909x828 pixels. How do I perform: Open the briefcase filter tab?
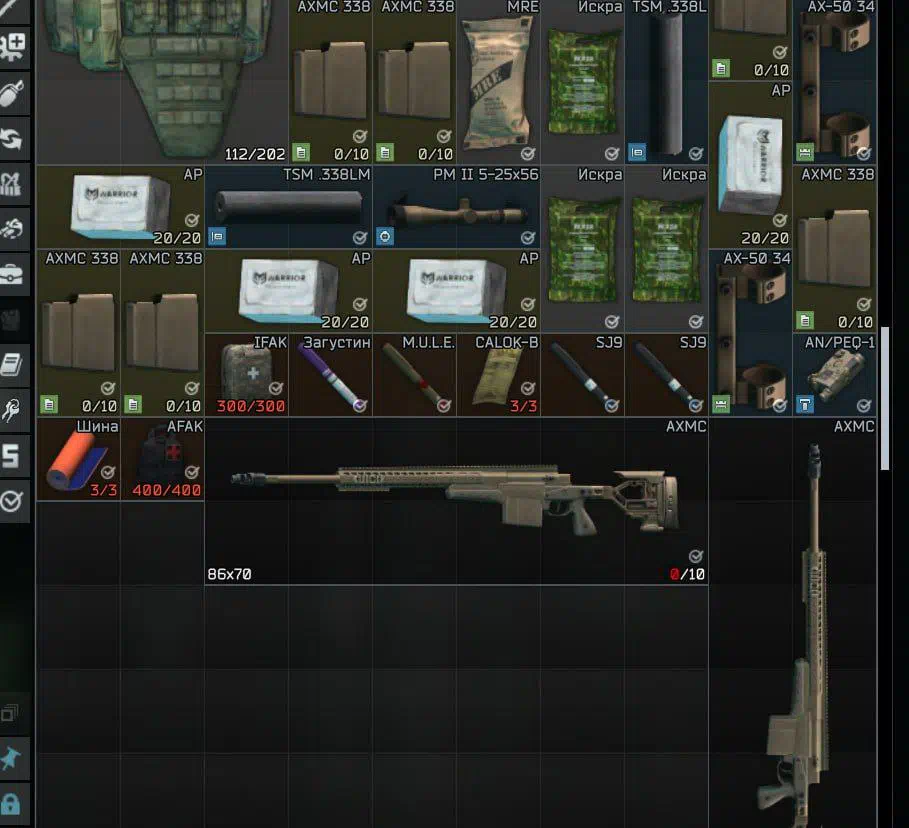pyautogui.click(x=12, y=274)
